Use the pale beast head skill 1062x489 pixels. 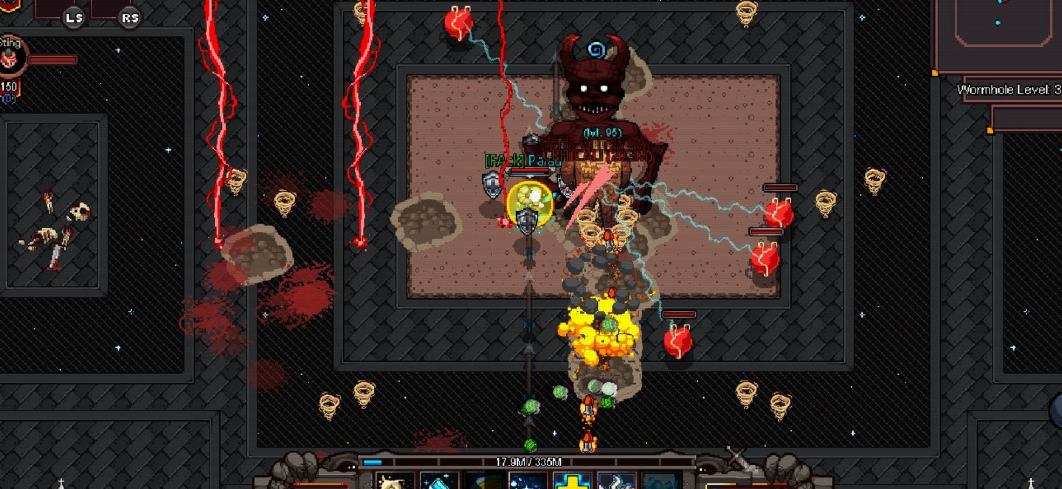pyautogui.click(x=394, y=482)
